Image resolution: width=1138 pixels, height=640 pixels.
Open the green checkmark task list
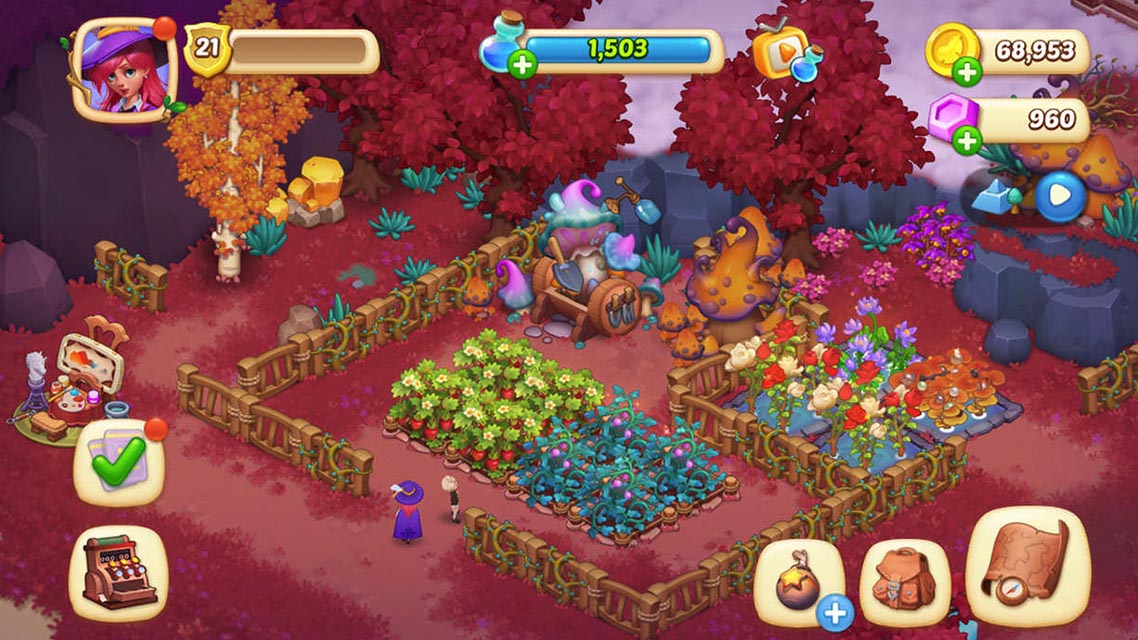pos(118,463)
